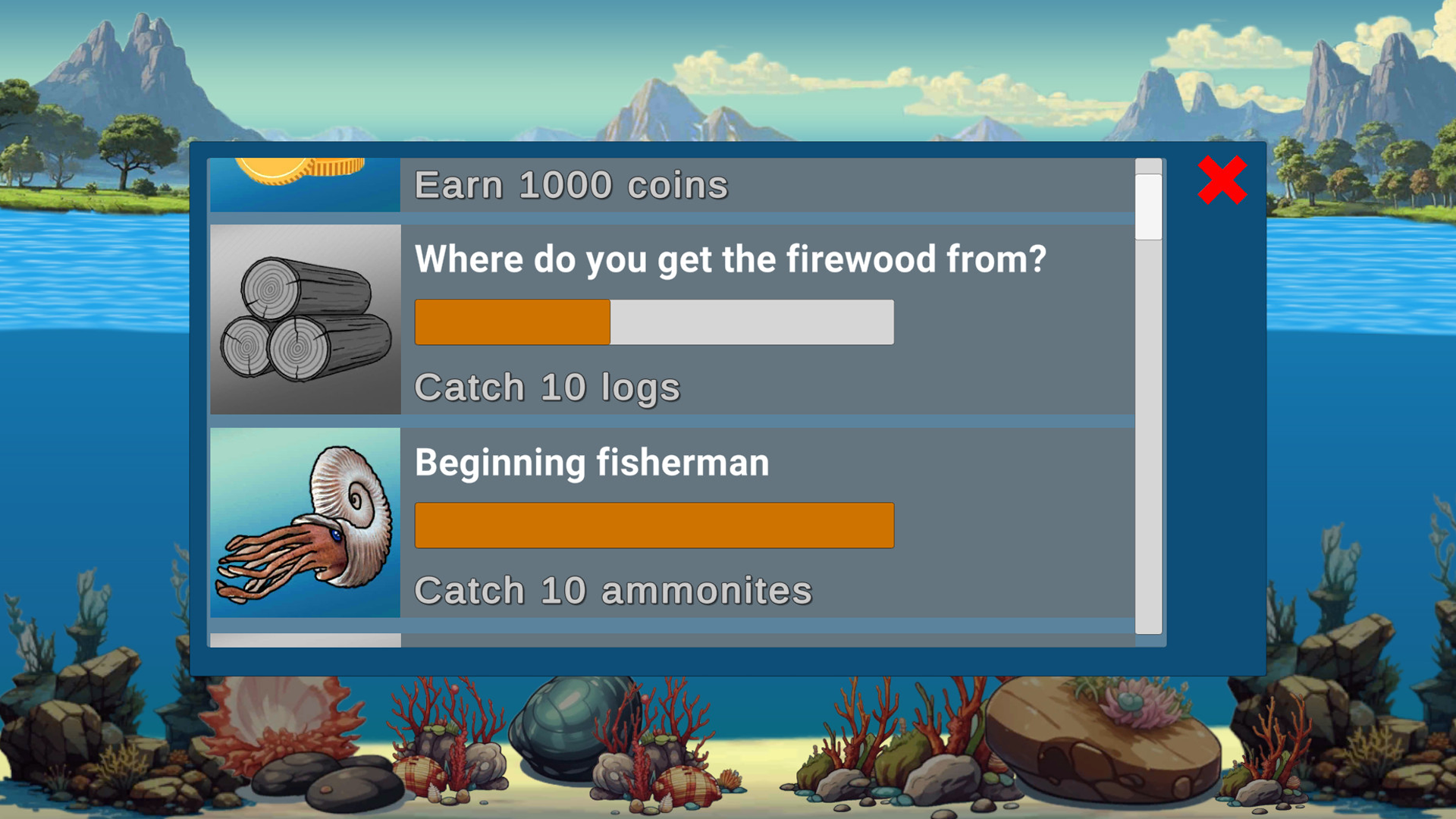This screenshot has height=819, width=1456.
Task: Click the red X close icon
Action: tap(1221, 181)
